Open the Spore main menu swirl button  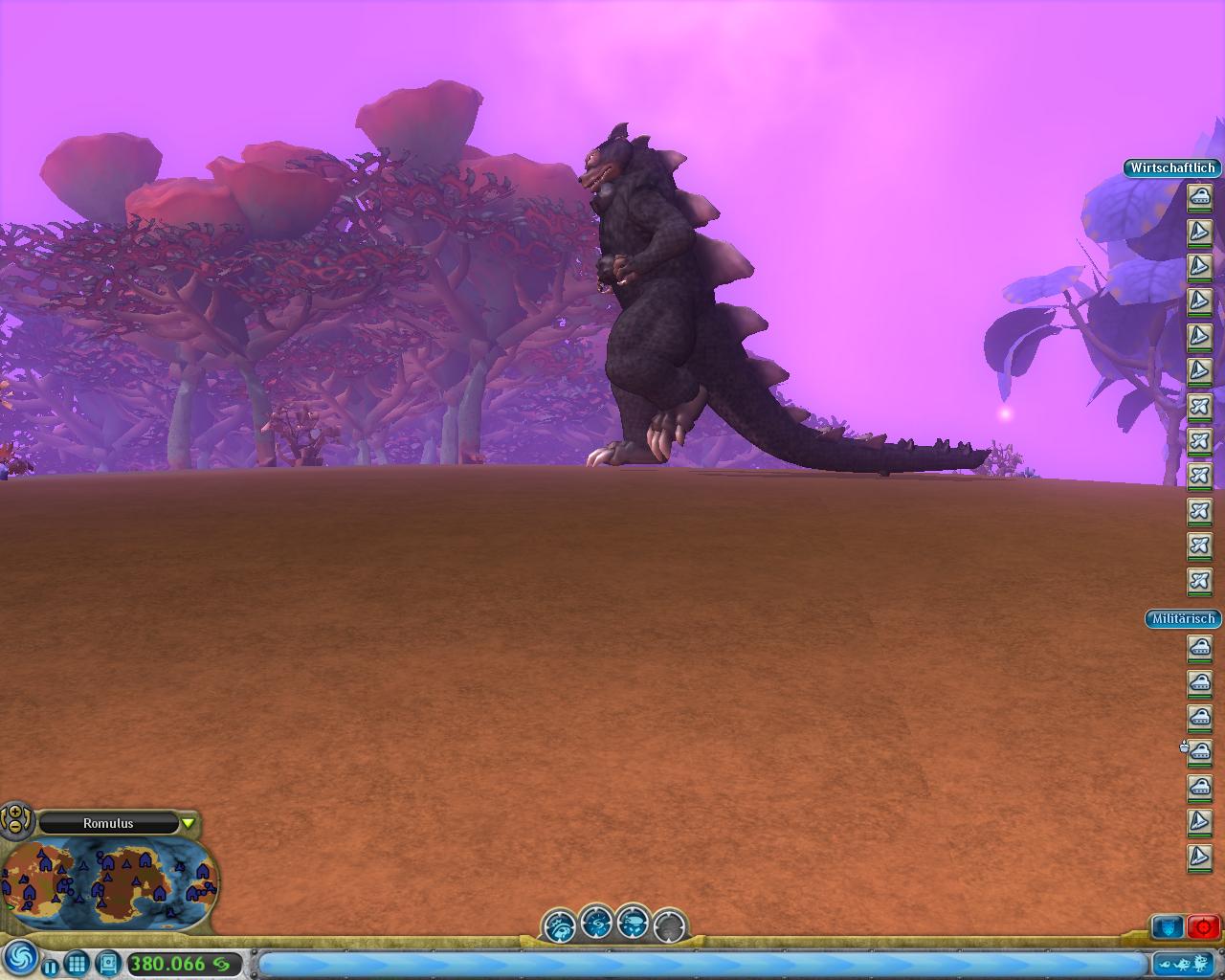[x=20, y=957]
